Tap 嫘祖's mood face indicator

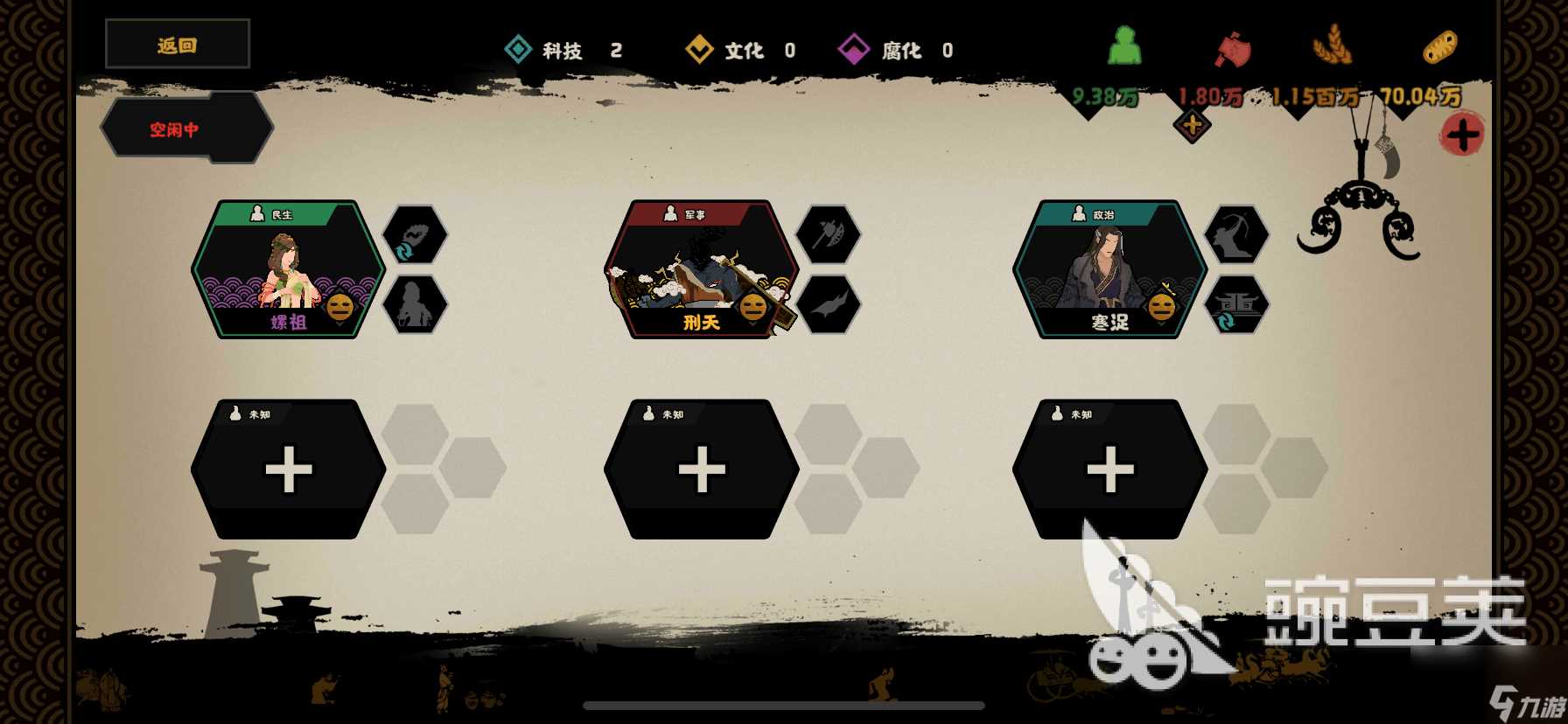(339, 308)
